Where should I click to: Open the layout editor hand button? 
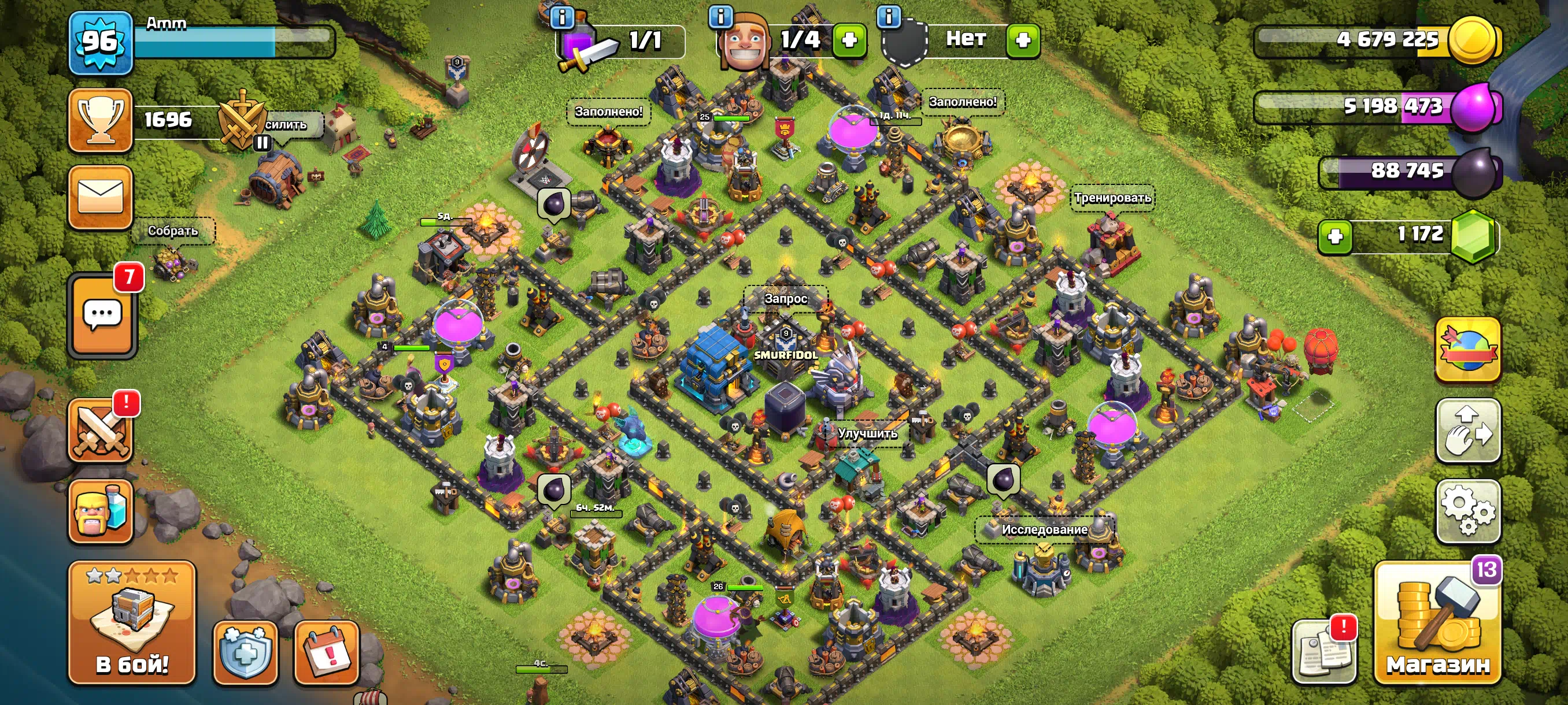click(1467, 431)
